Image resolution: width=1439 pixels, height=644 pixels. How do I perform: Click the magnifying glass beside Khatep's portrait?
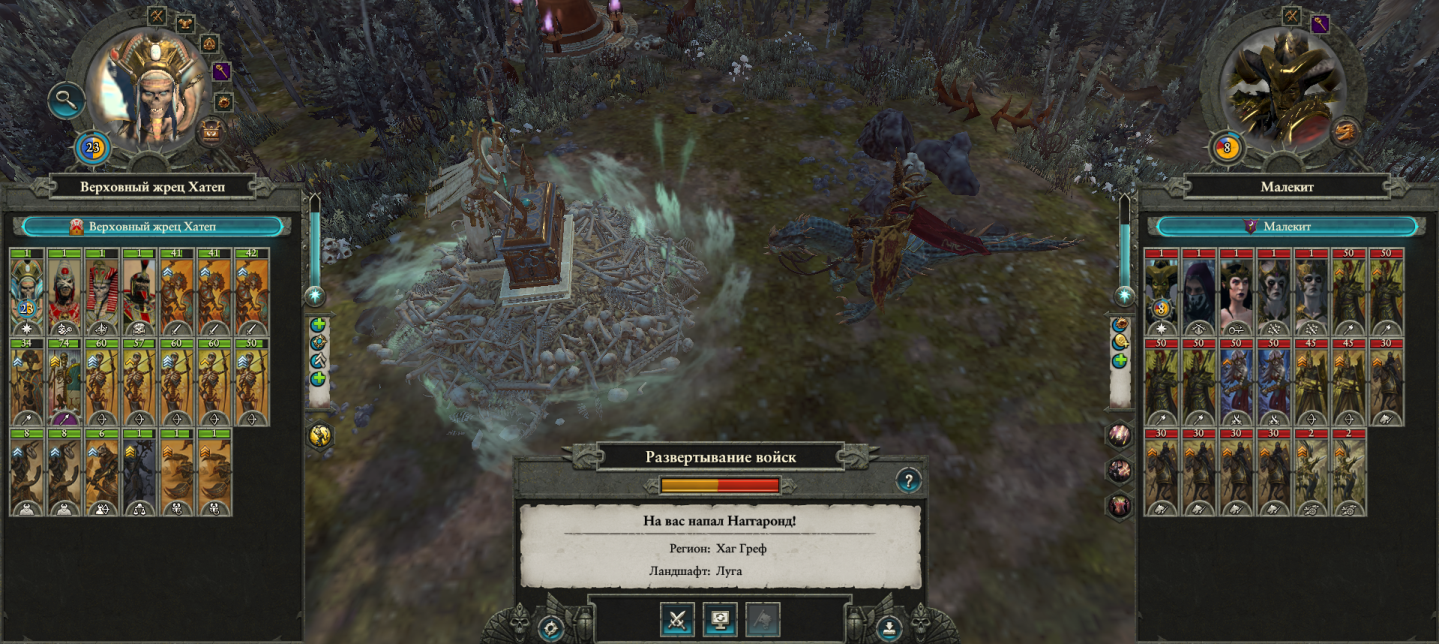point(67,100)
